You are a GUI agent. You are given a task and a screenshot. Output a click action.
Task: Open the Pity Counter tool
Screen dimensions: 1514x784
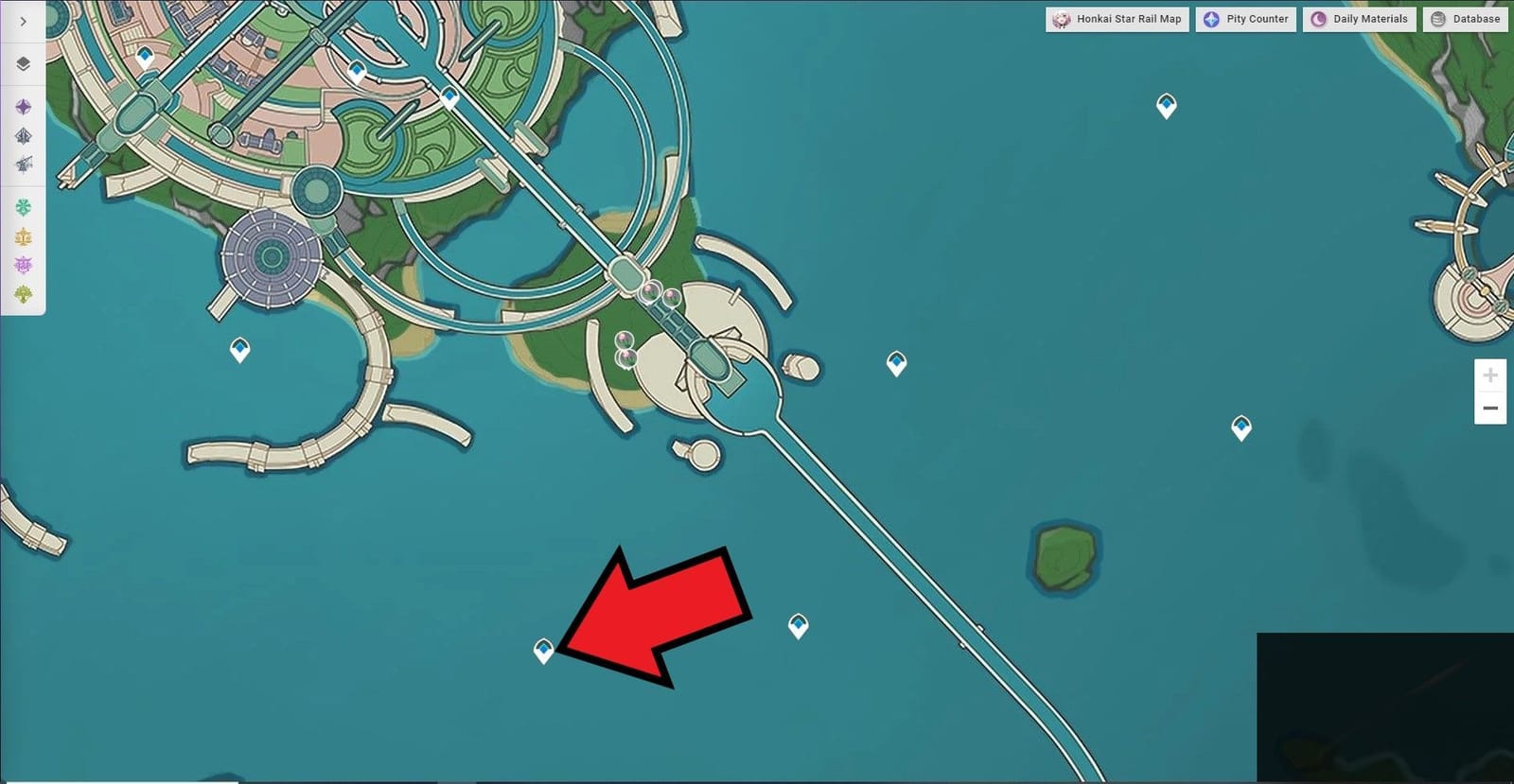[x=1245, y=19]
